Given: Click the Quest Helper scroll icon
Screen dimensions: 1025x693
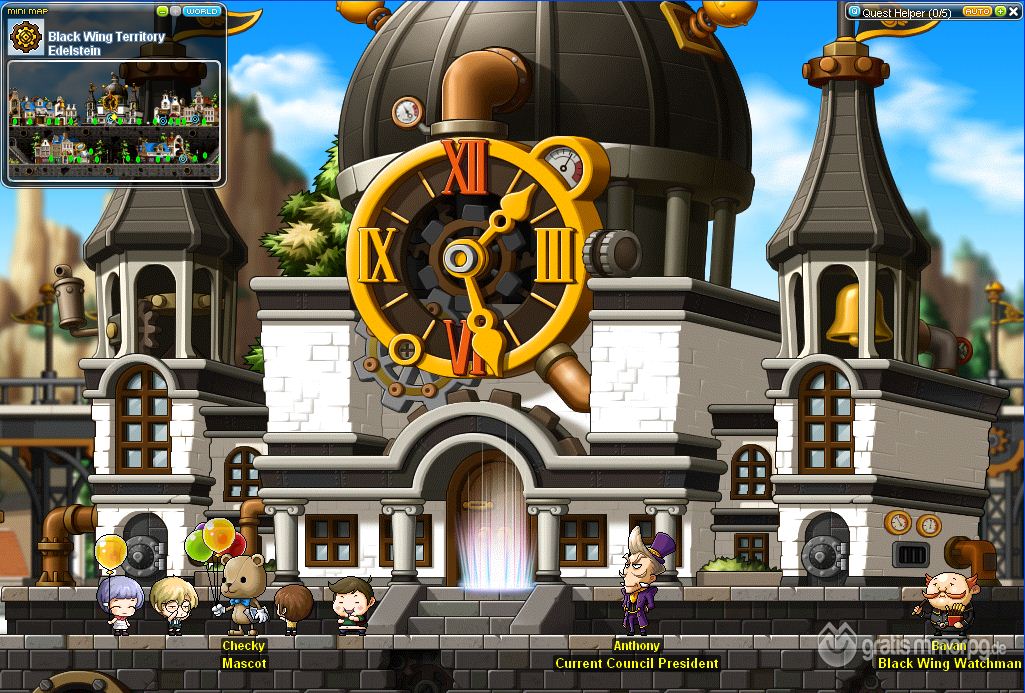Looking at the screenshot, I should (x=854, y=12).
